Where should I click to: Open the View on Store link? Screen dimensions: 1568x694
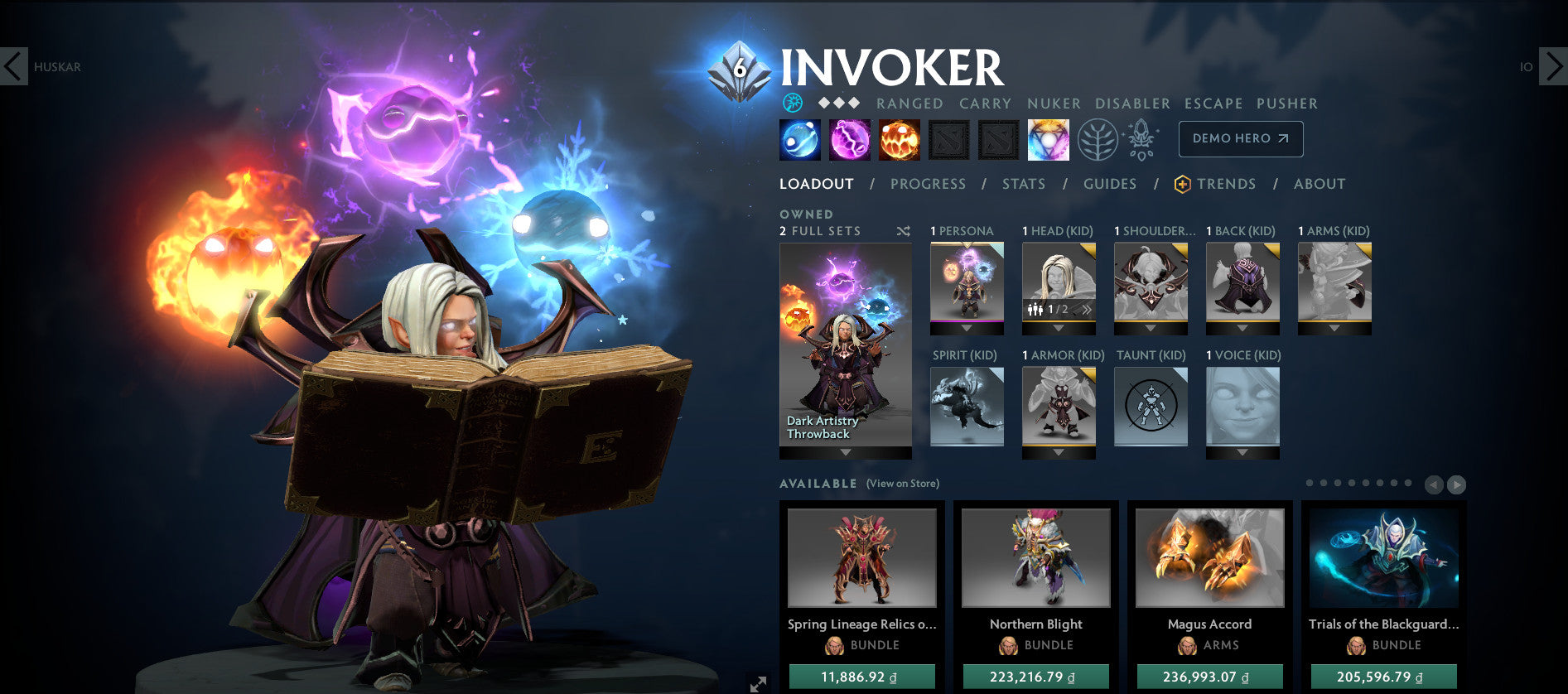[902, 483]
